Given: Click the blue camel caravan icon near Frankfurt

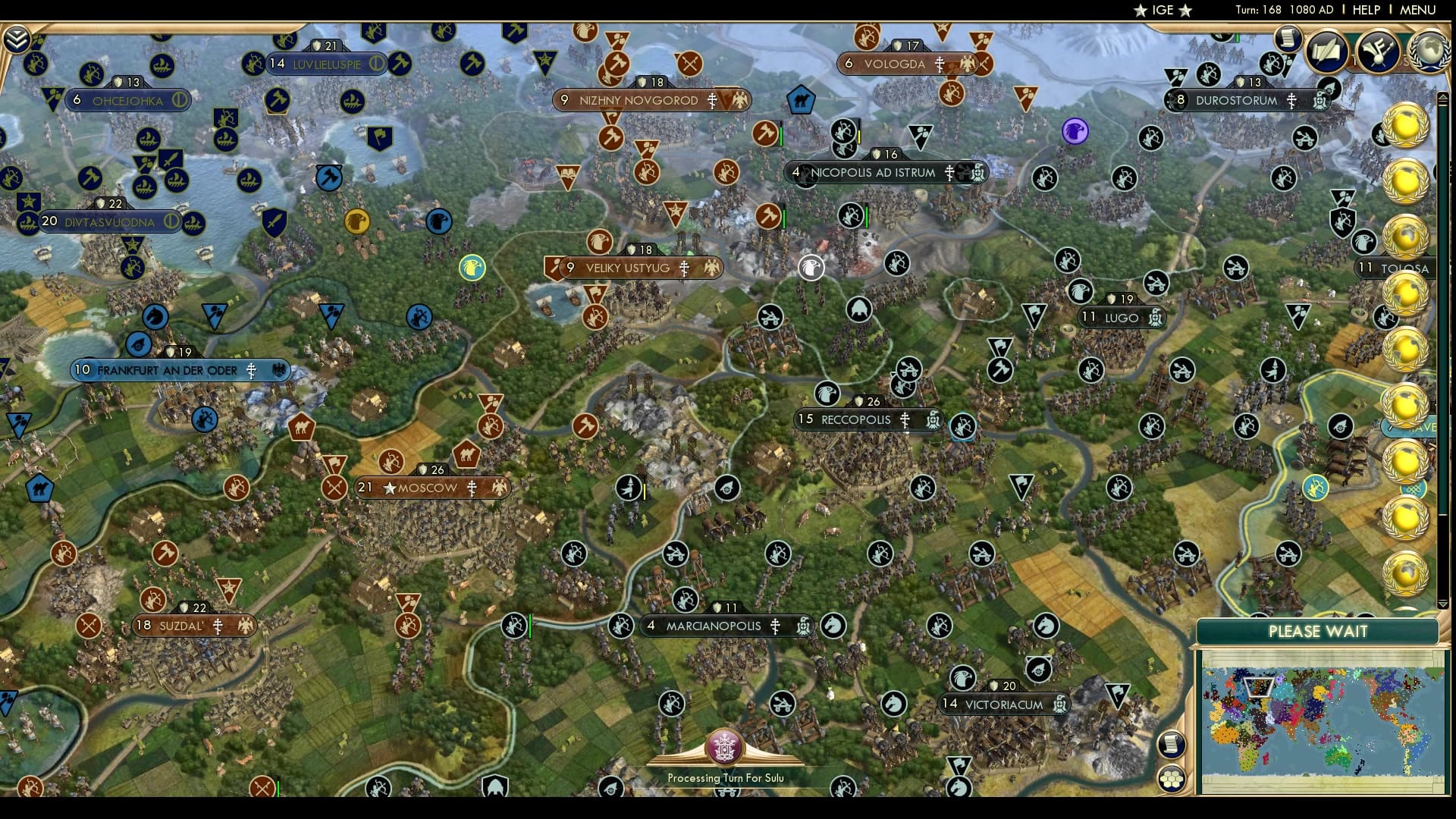Looking at the screenshot, I should coord(41,489).
